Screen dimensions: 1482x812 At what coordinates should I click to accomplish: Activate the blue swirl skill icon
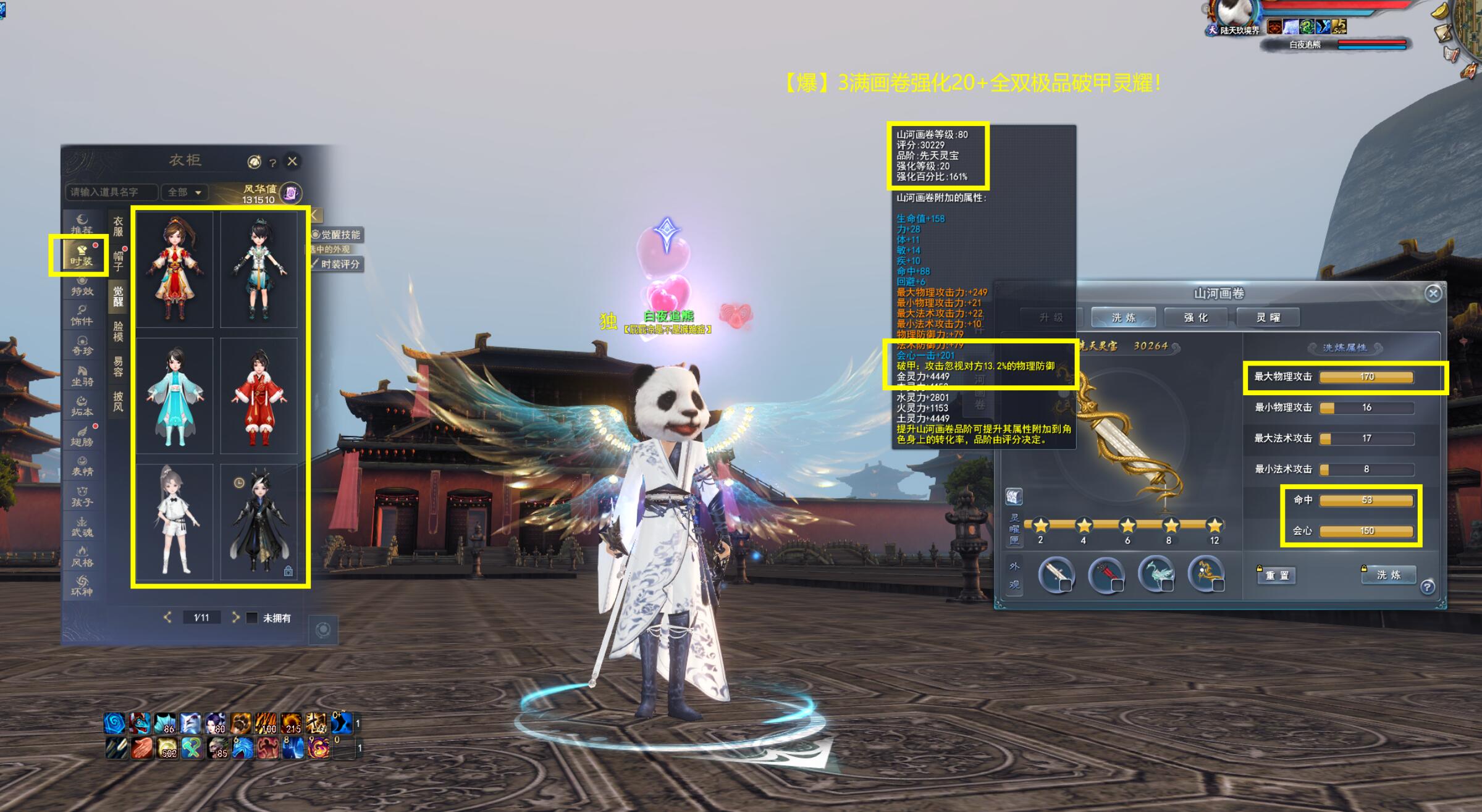(x=114, y=722)
